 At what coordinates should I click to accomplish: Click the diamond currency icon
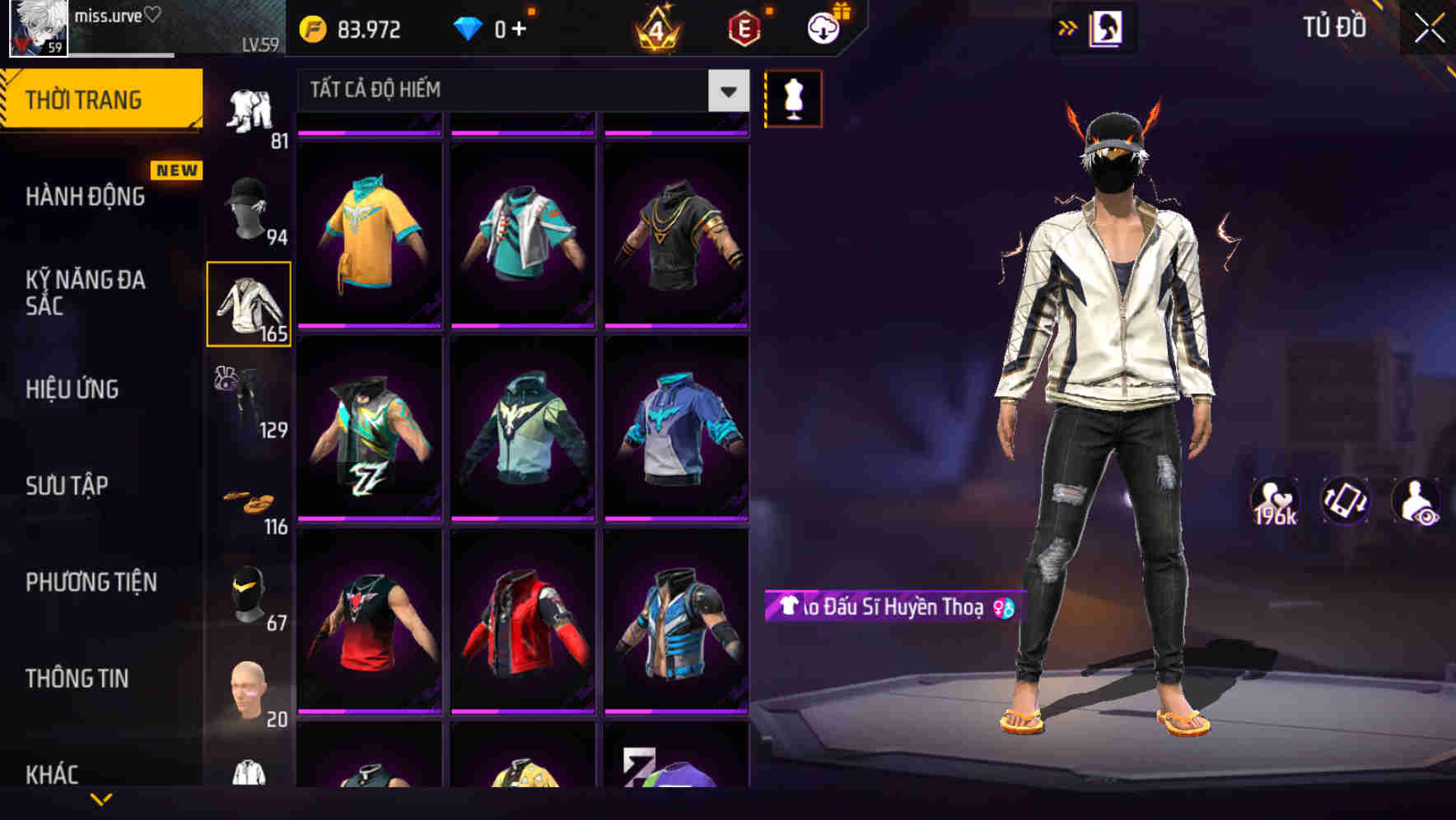pos(469,29)
